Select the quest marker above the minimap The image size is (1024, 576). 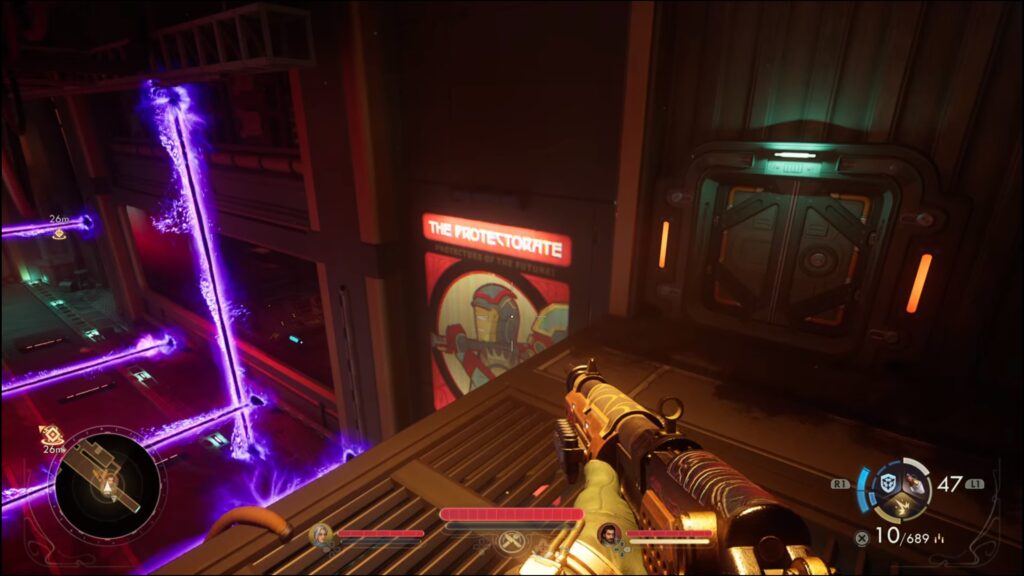click(51, 435)
